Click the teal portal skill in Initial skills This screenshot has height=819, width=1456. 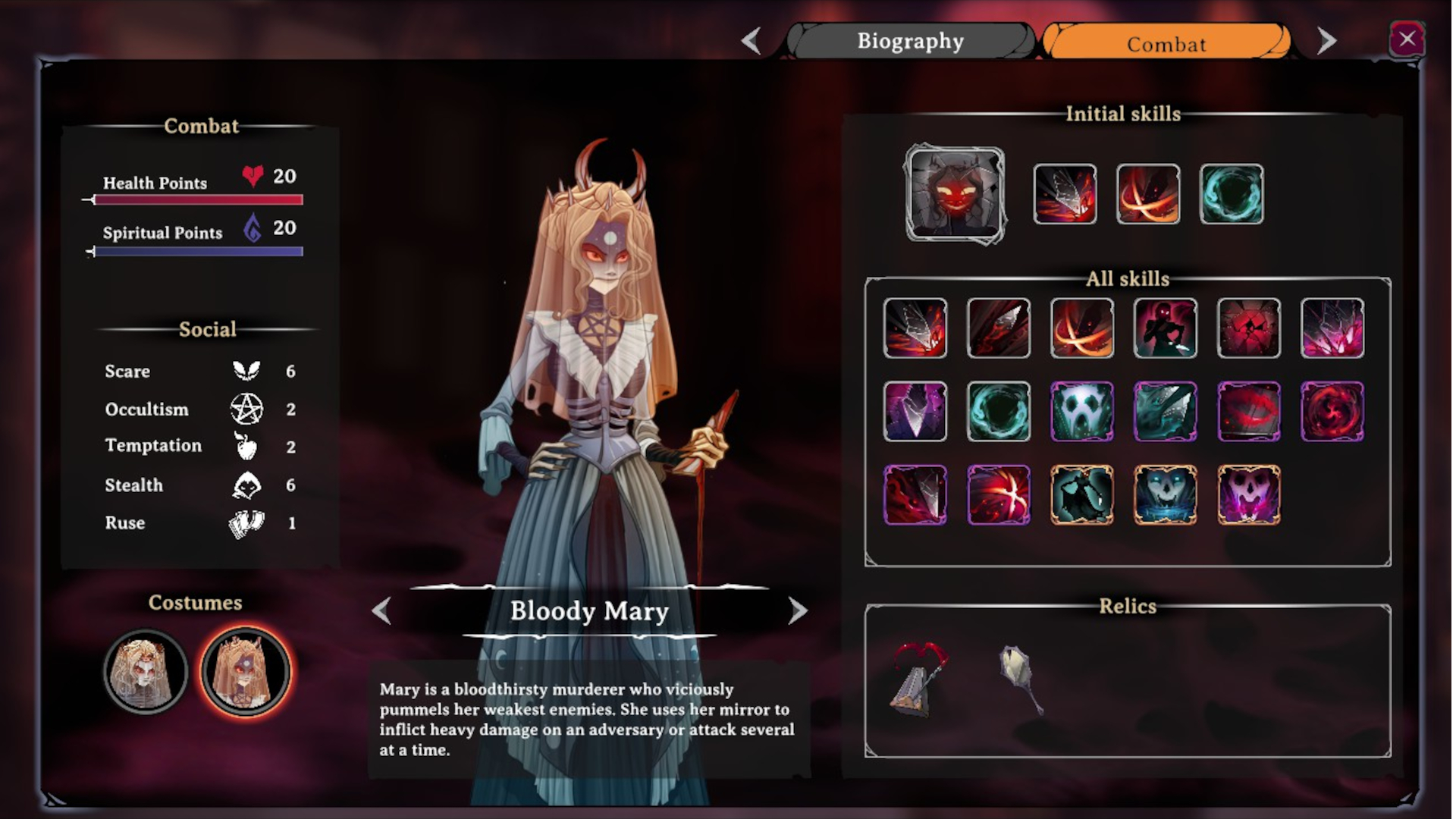[1231, 195]
